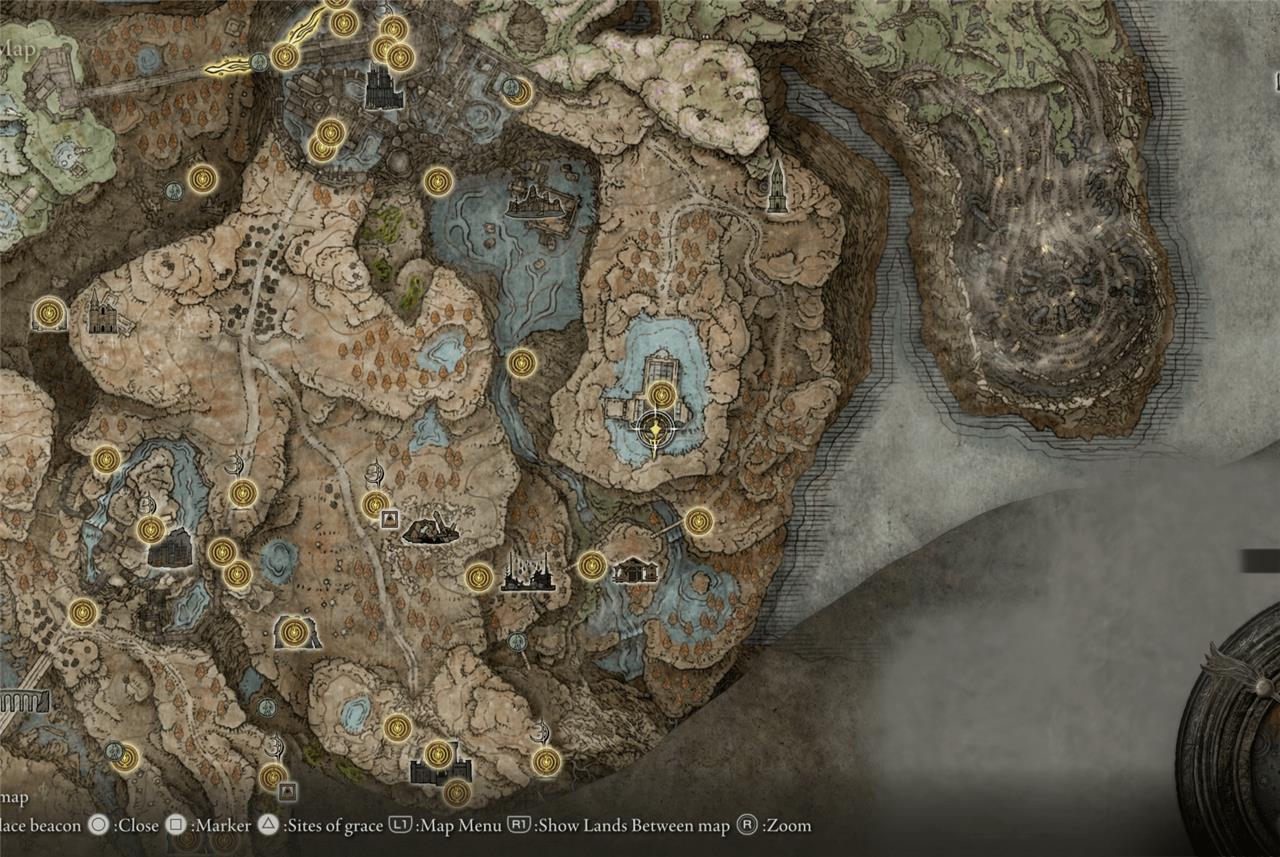Image resolution: width=1280 pixels, height=857 pixels.
Task: Choose the site of grace on the small bridge
Action: (698, 521)
